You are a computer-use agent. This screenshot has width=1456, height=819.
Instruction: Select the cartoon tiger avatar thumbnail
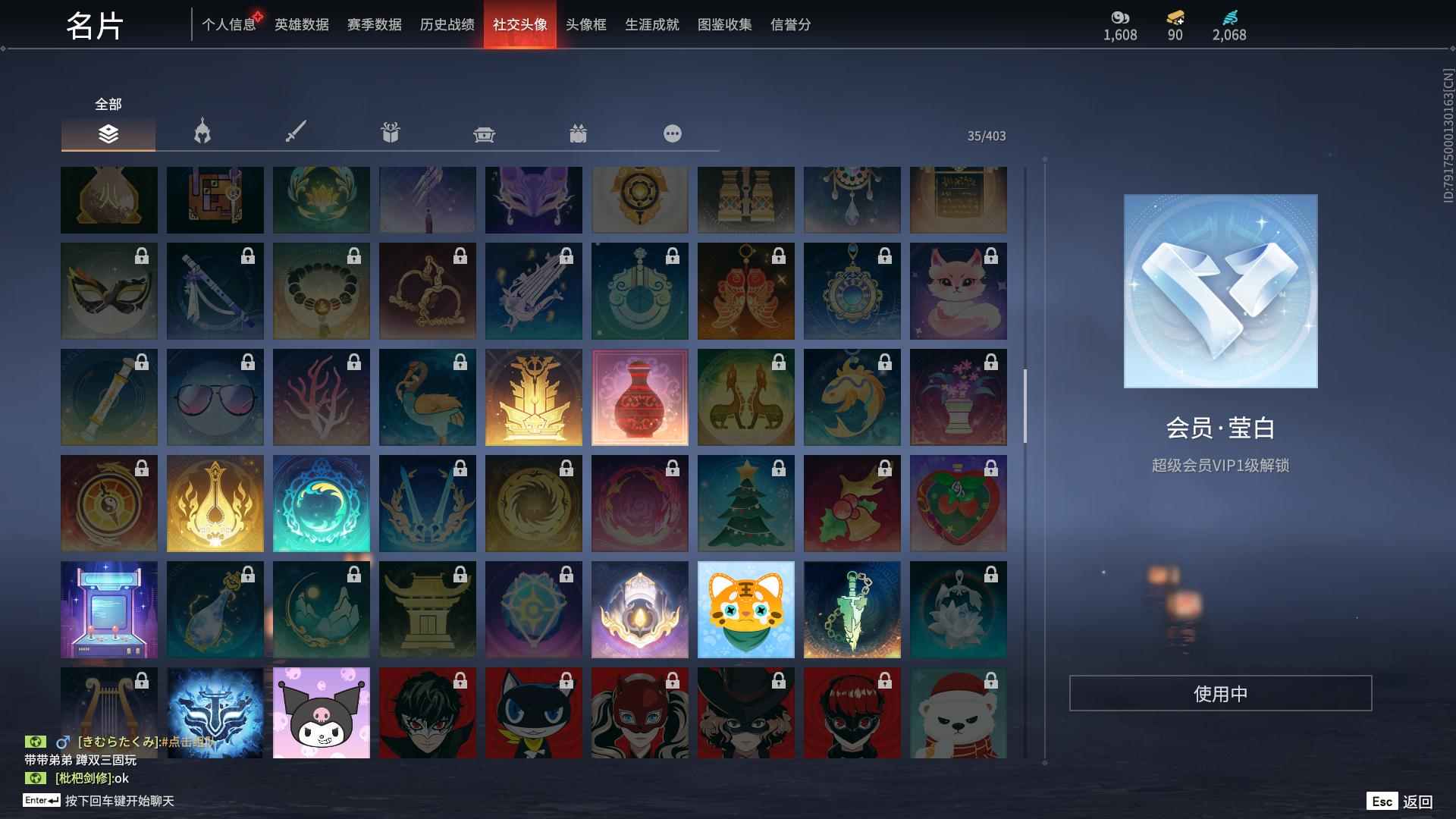pos(745,609)
